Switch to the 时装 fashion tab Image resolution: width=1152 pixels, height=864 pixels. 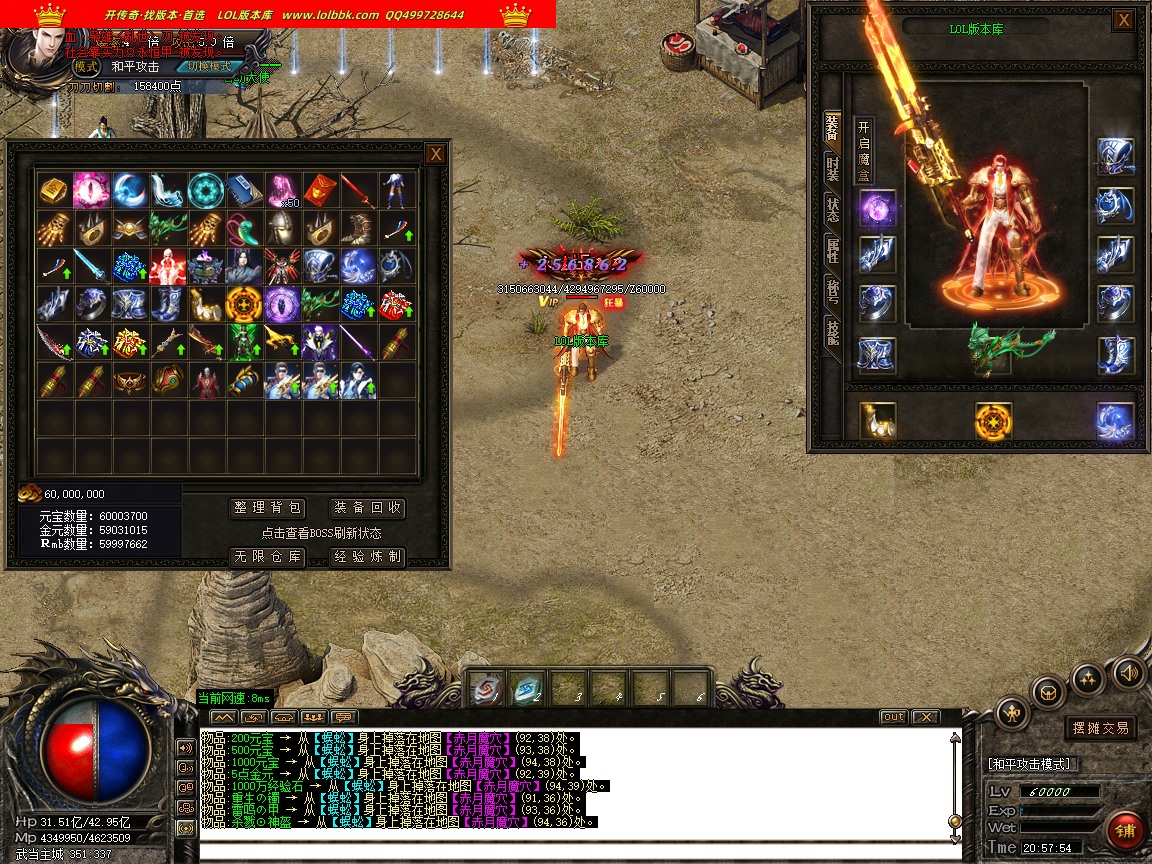coord(832,170)
